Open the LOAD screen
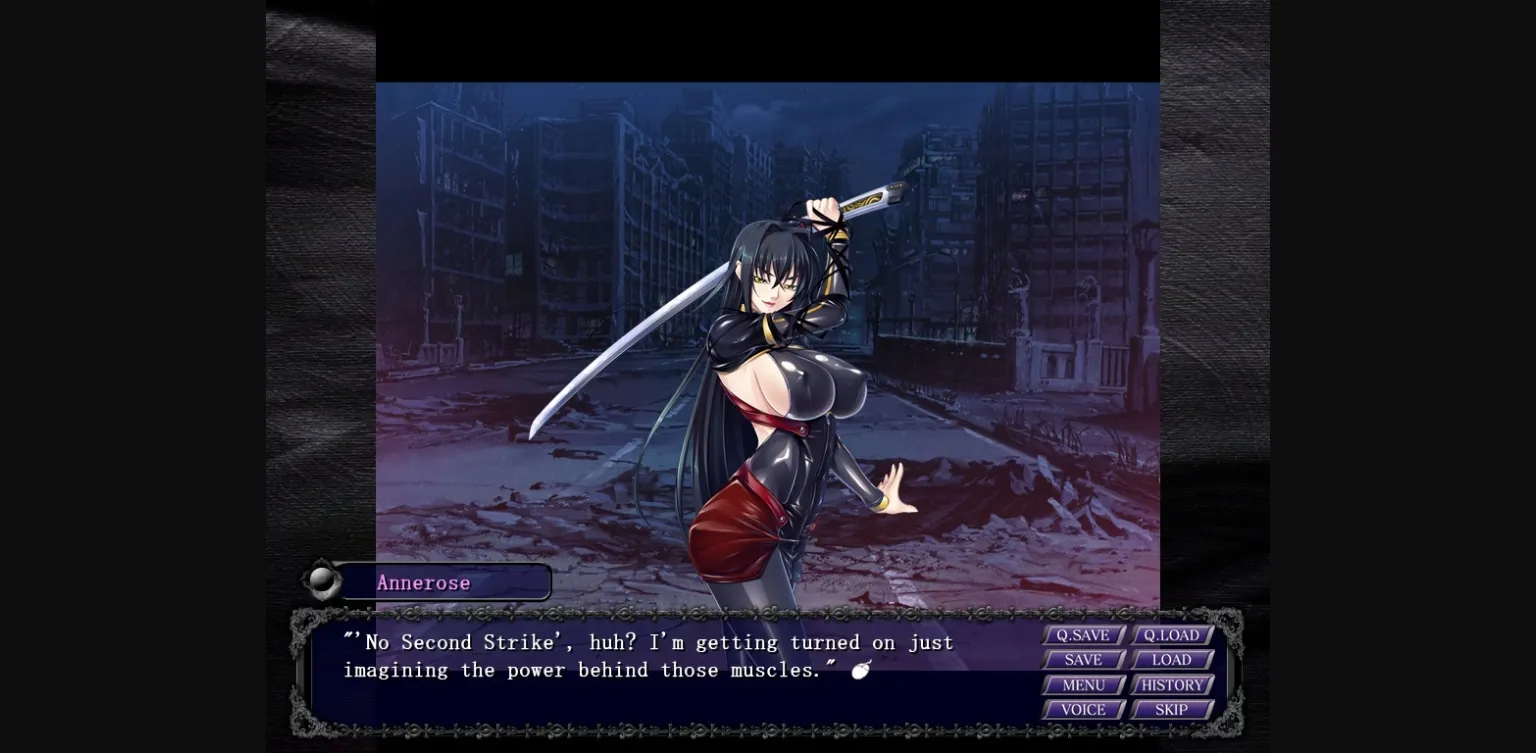1536x753 pixels. (x=1171, y=660)
